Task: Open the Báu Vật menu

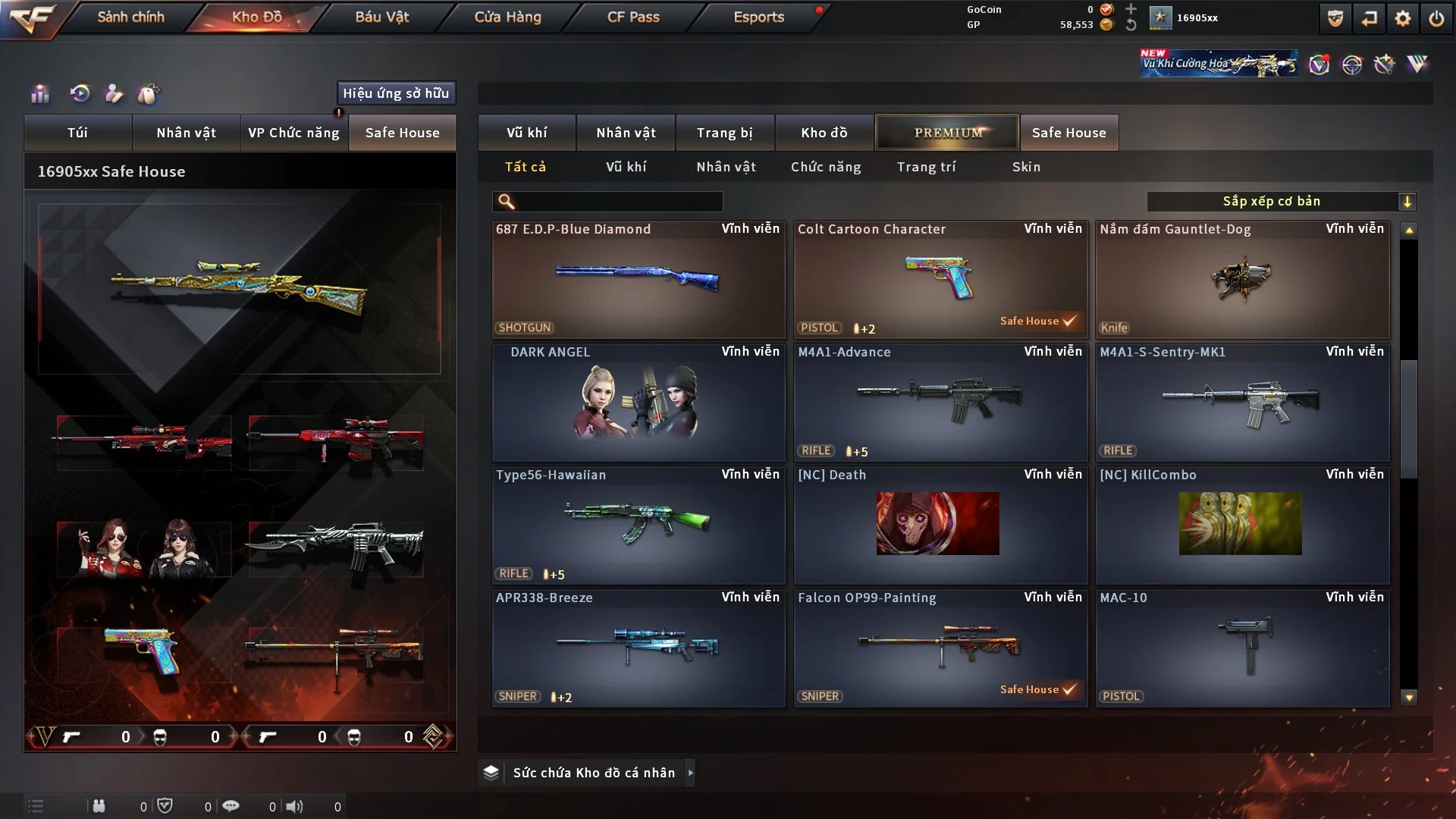Action: 381,17
